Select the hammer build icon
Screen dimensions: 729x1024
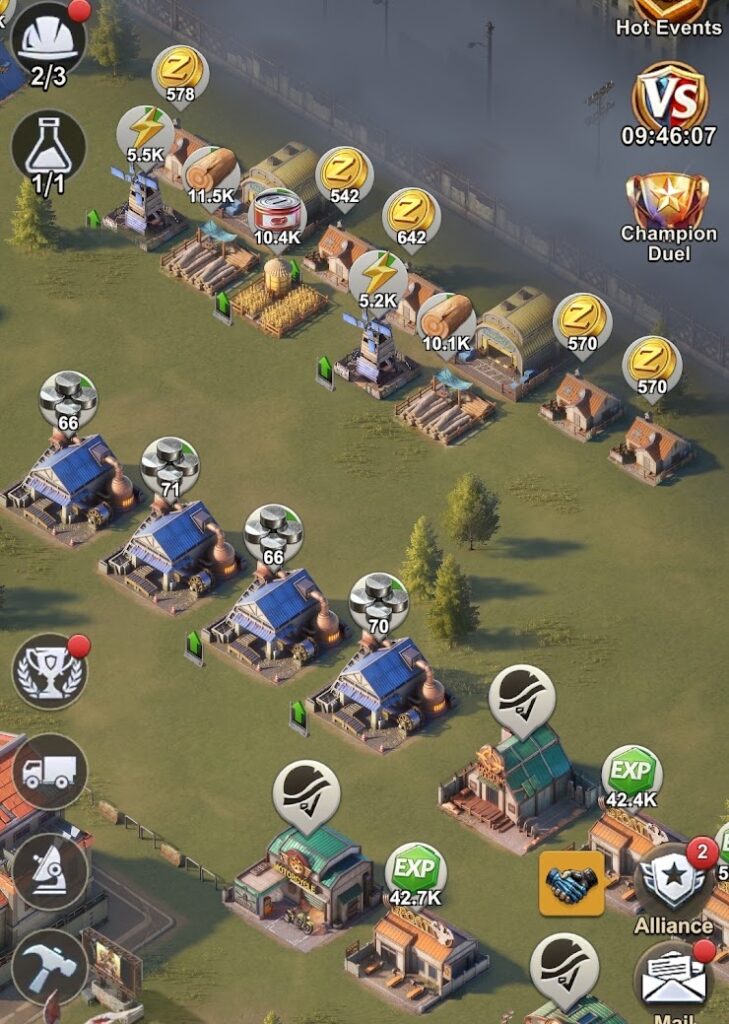[49, 966]
